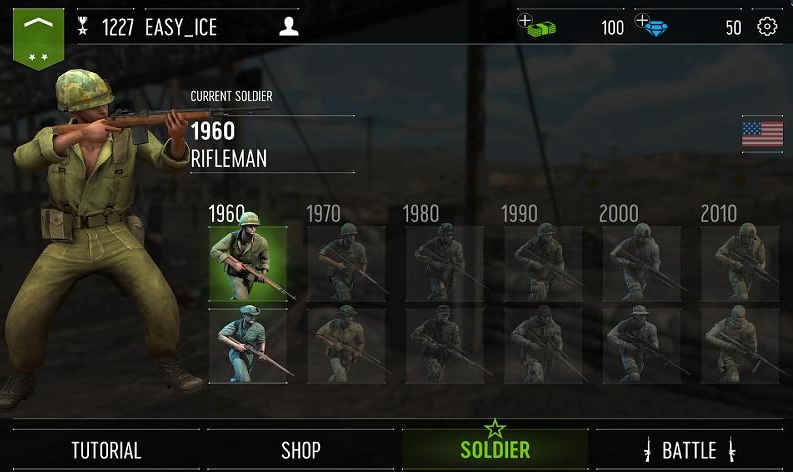This screenshot has width=793, height=472.
Task: Open the Tutorial section
Action: coord(106,450)
